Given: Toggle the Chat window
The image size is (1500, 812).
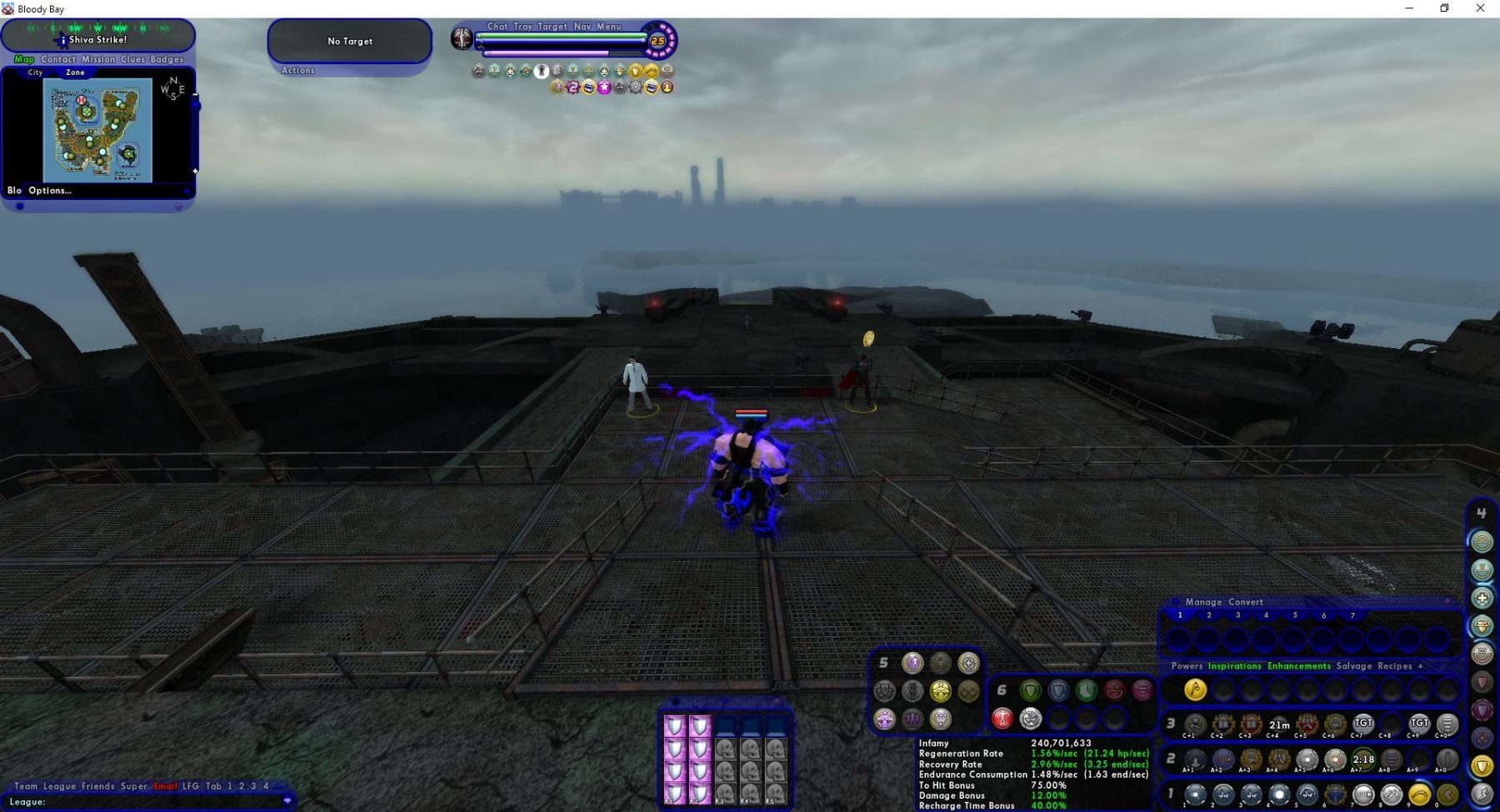Looking at the screenshot, I should point(497,27).
